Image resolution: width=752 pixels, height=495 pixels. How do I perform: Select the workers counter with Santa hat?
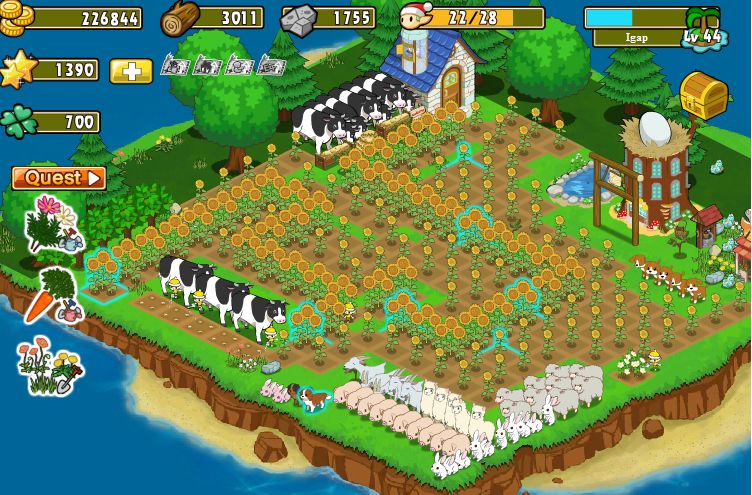pyautogui.click(x=472, y=18)
